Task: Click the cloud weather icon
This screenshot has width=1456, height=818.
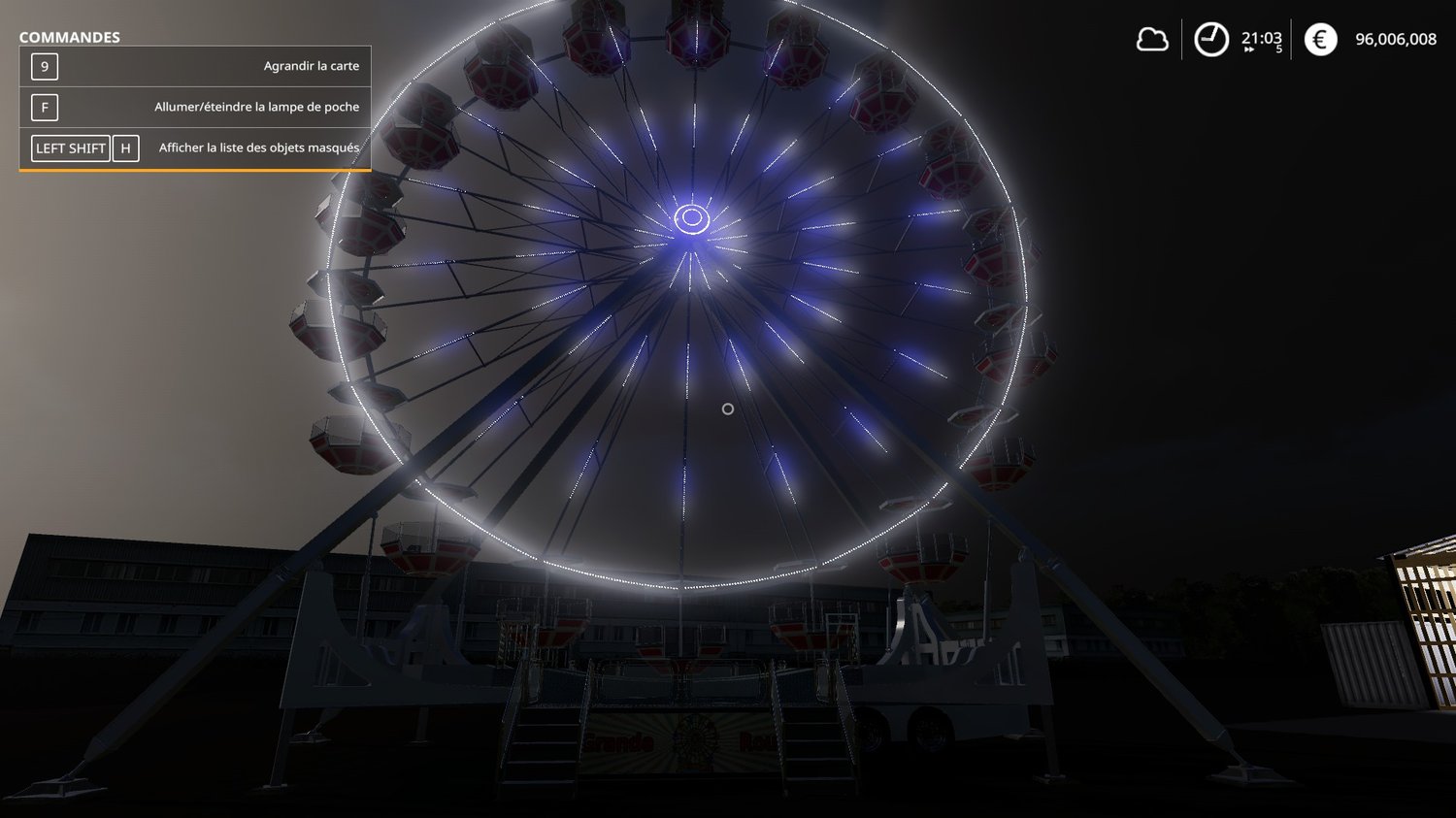Action: point(1152,40)
